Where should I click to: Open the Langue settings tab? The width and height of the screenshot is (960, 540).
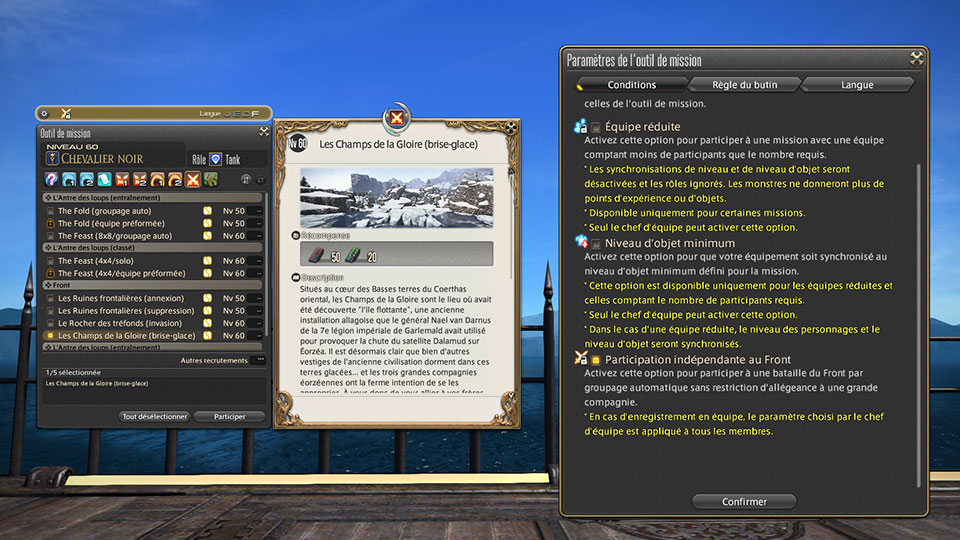click(857, 85)
